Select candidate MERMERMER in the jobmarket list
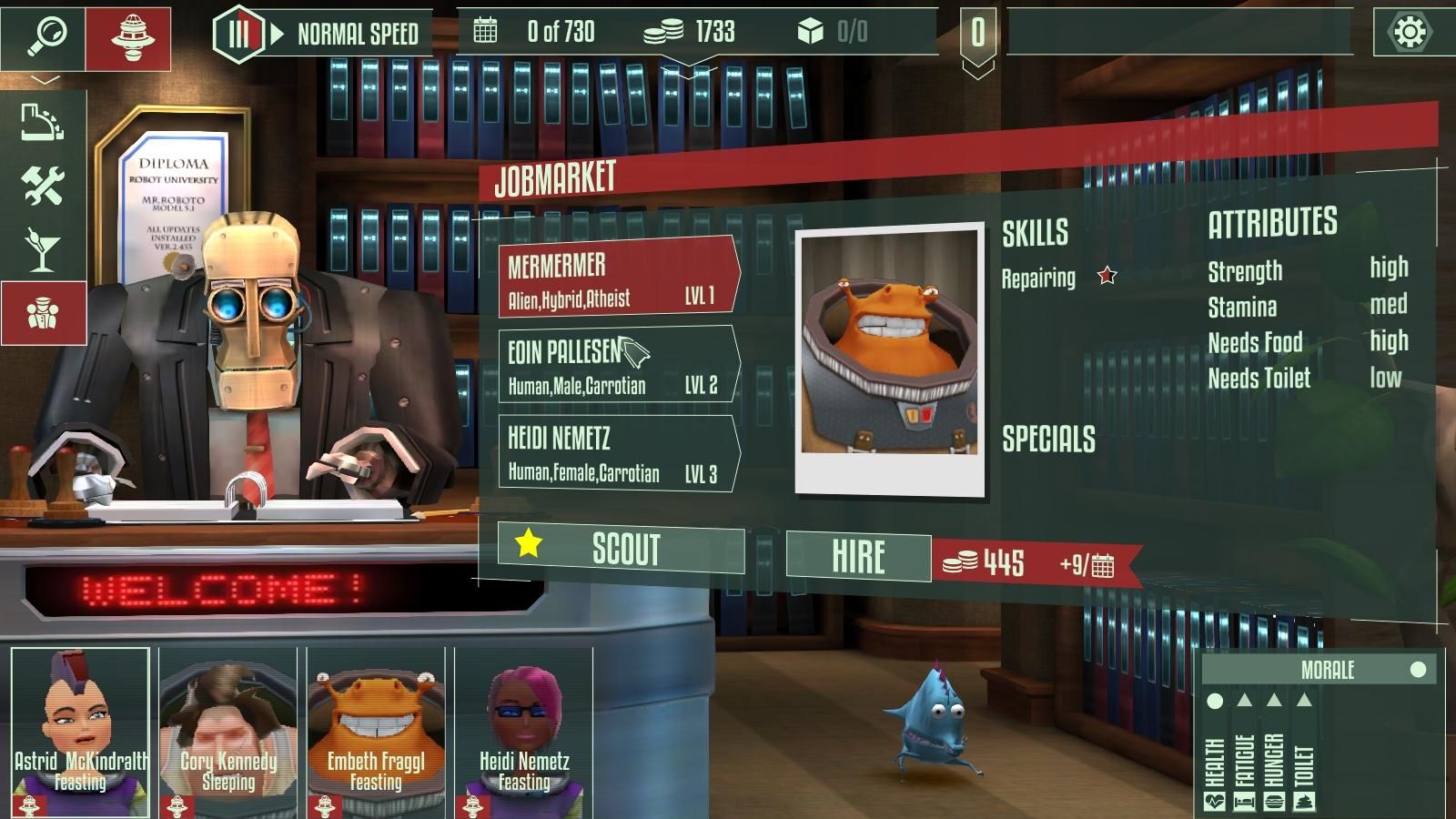 click(x=615, y=278)
